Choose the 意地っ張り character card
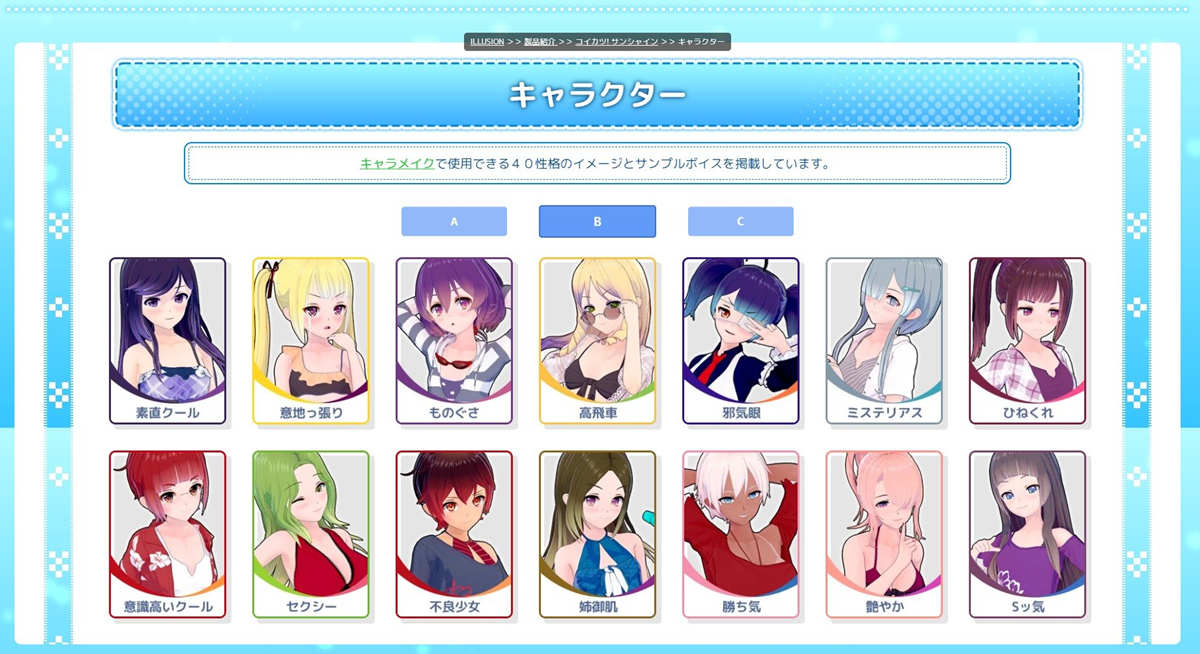1200x654 pixels. point(311,340)
